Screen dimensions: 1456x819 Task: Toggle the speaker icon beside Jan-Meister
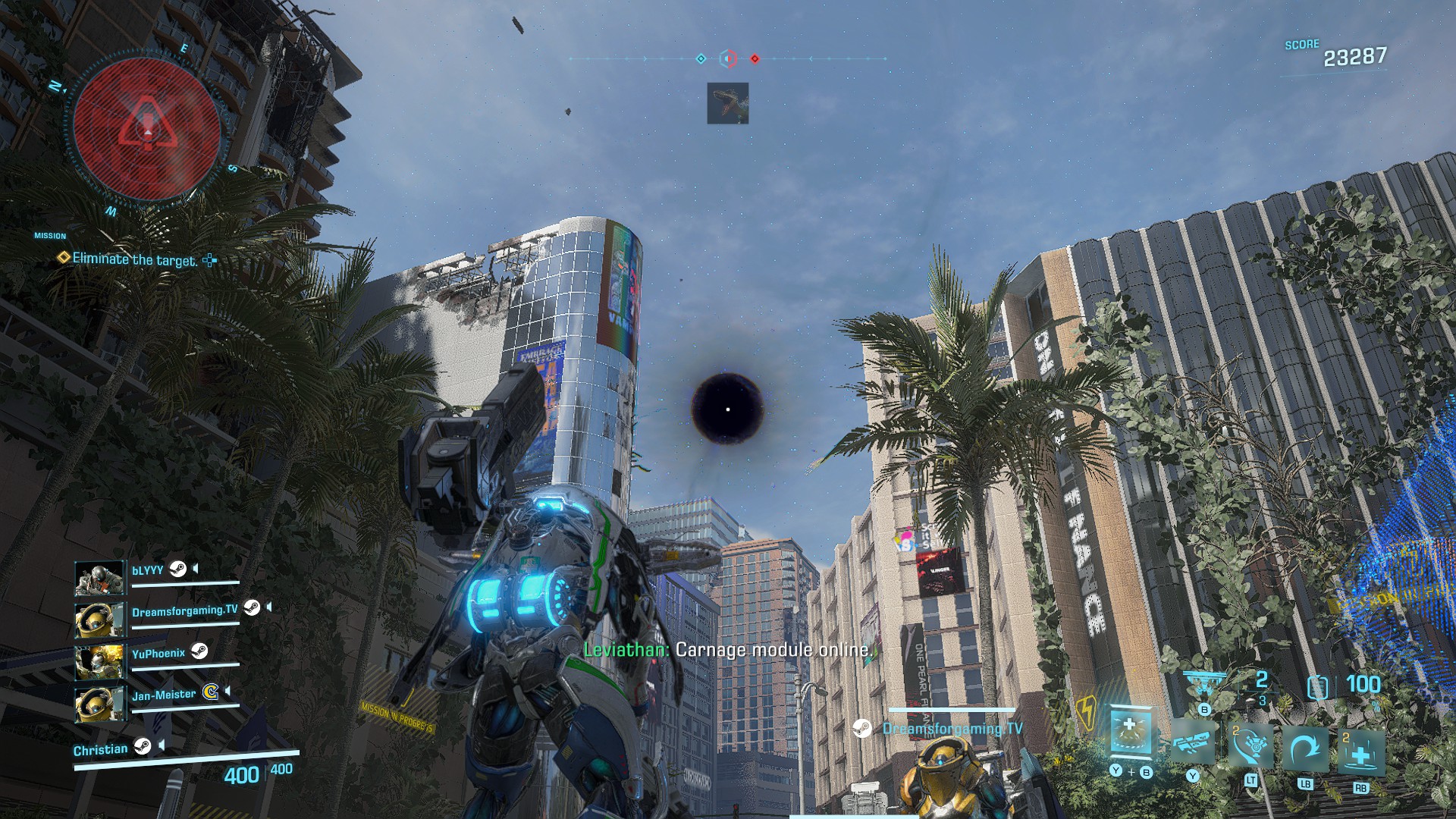pyautogui.click(x=227, y=692)
